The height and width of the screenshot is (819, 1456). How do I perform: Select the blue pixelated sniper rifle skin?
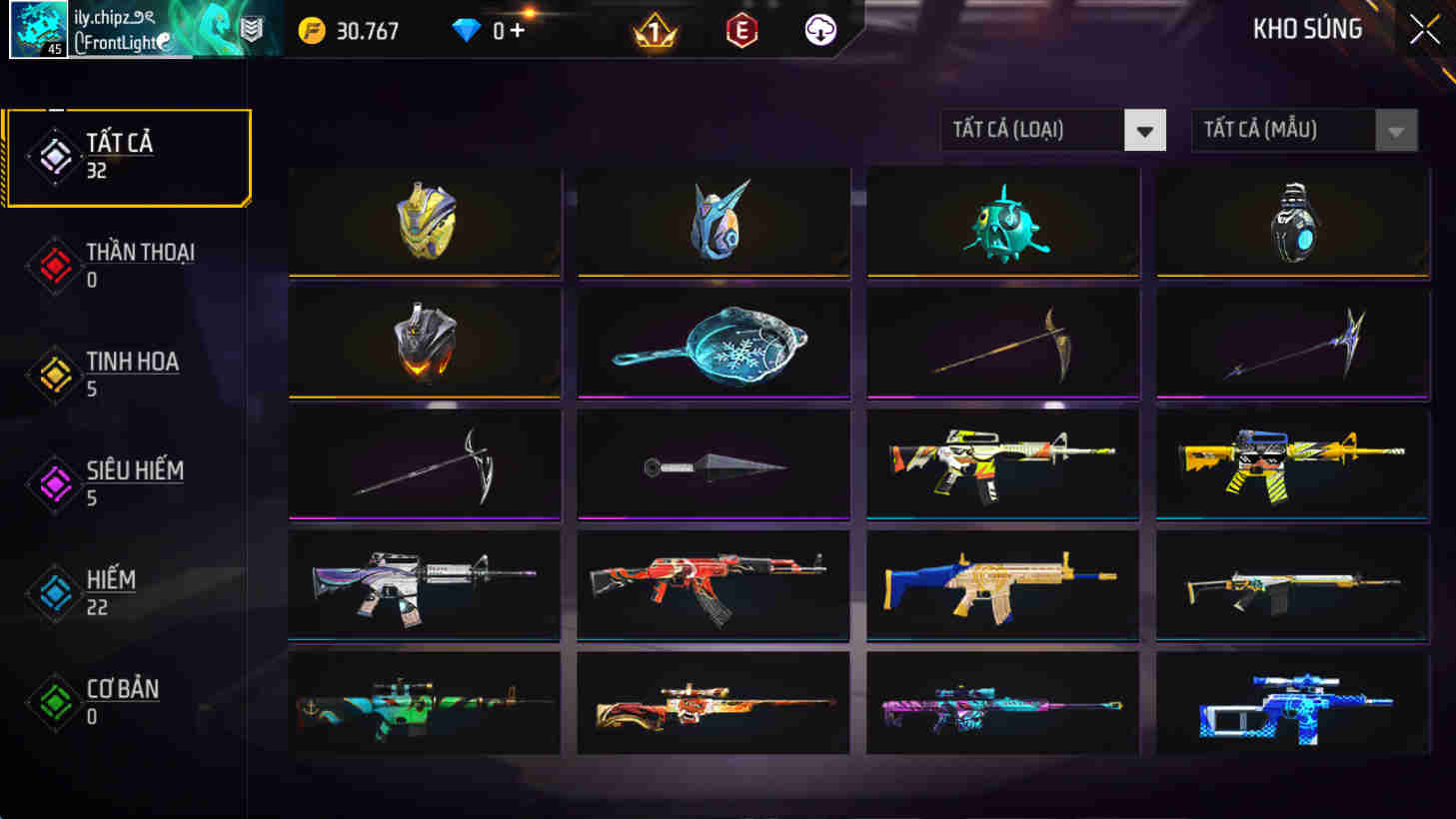(1291, 704)
